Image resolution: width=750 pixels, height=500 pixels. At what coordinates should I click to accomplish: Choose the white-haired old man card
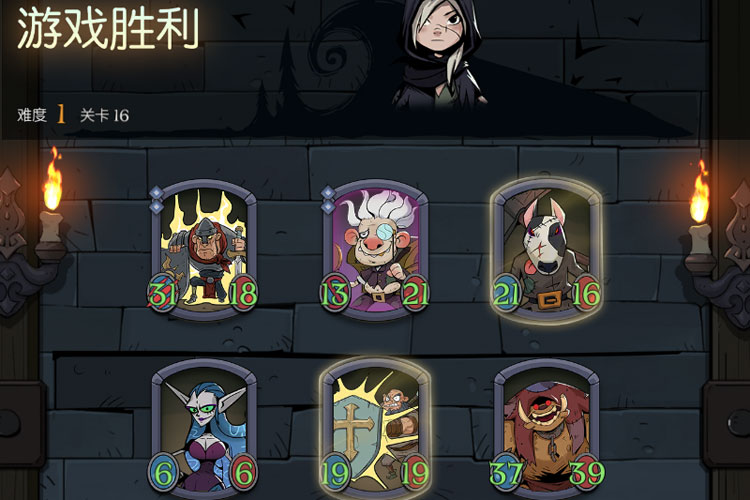[x=375, y=247]
